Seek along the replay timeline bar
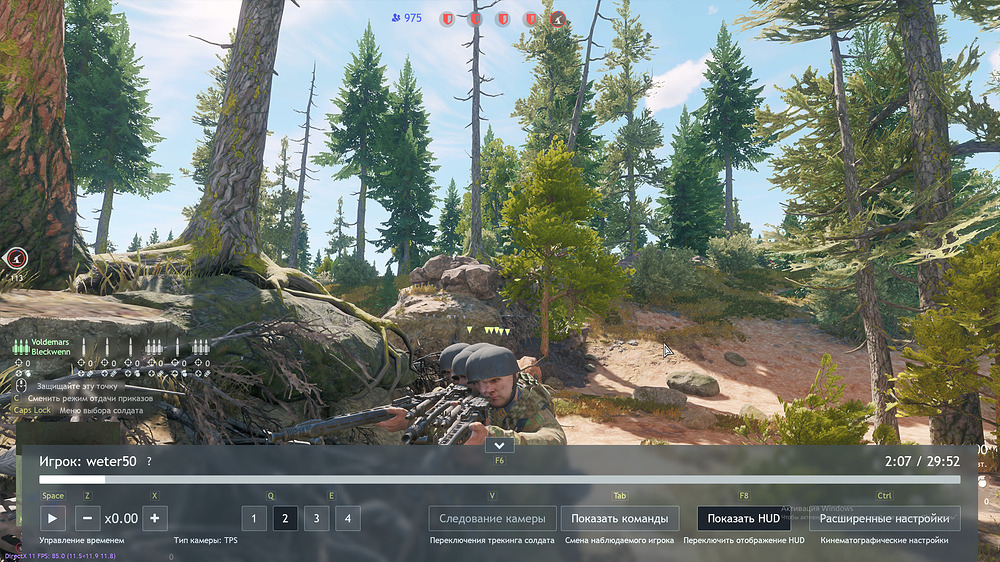Image resolution: width=1000 pixels, height=562 pixels. tap(500, 480)
